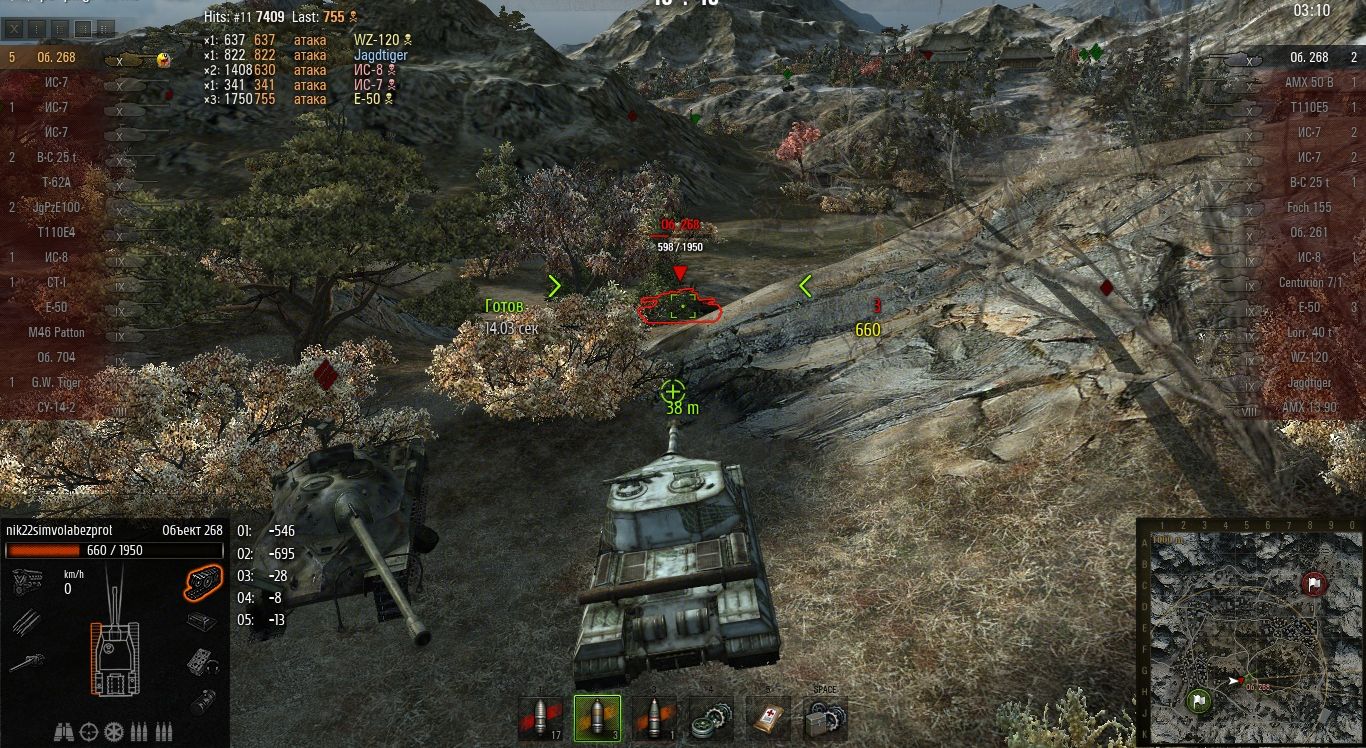Select M46 Patton in the allied list
1366x748 pixels.
[x=57, y=332]
